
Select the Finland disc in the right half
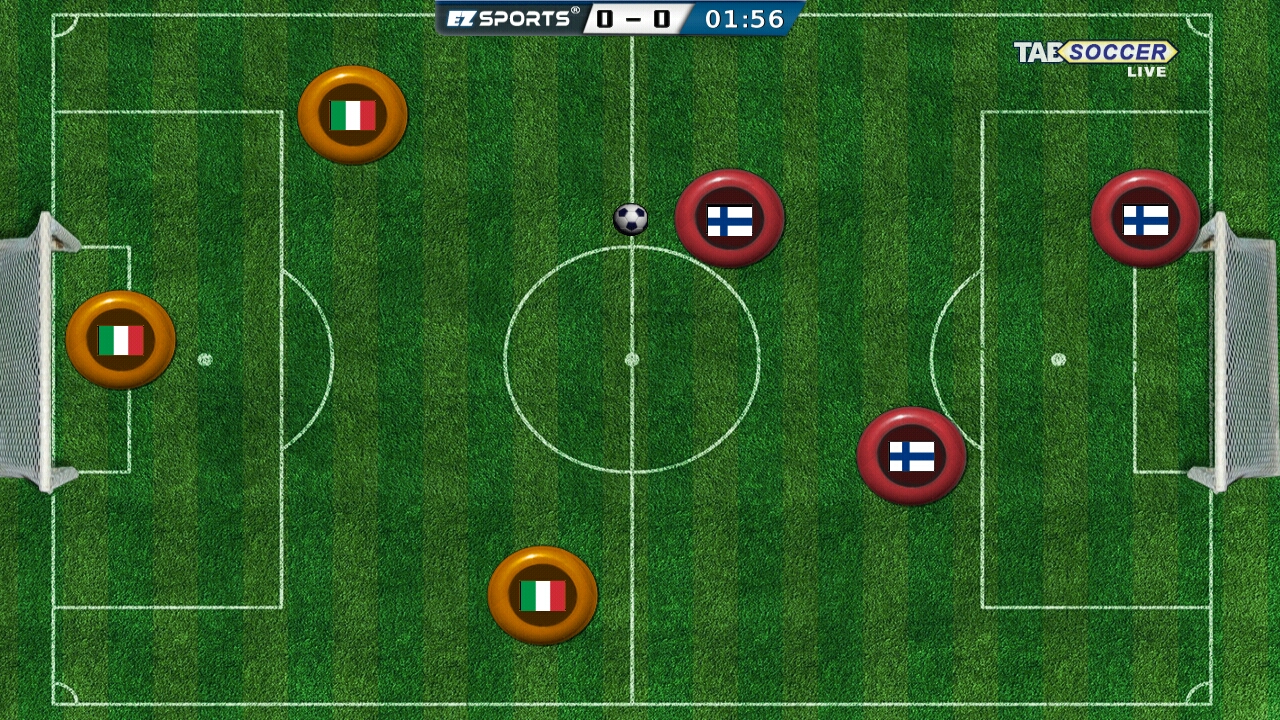pos(913,456)
